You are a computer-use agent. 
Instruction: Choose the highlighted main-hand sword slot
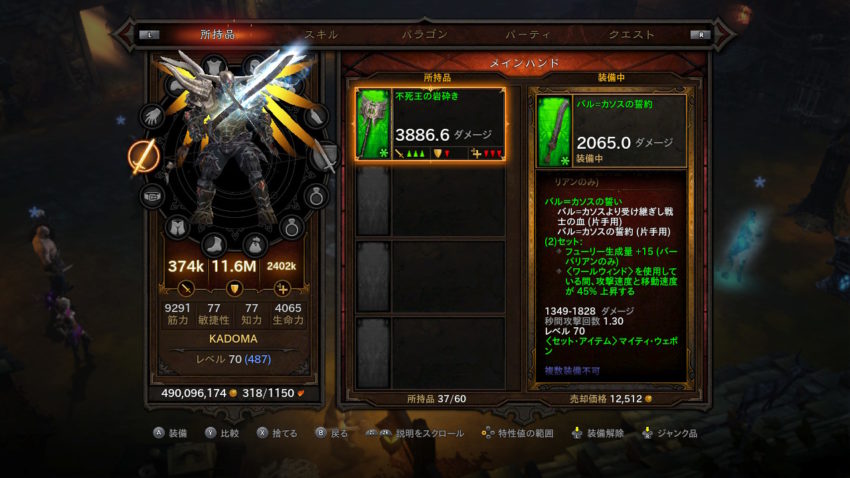click(x=141, y=156)
